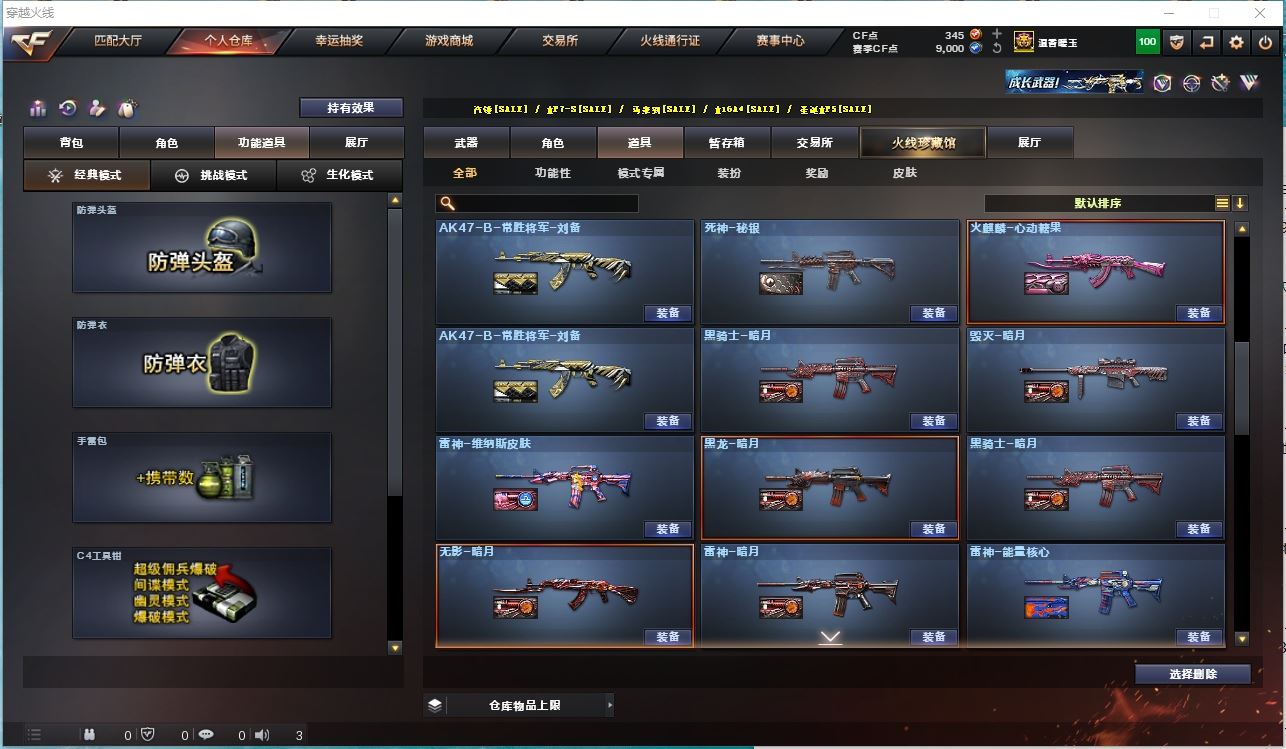Show the 火线通行证 battle pass

(670, 41)
